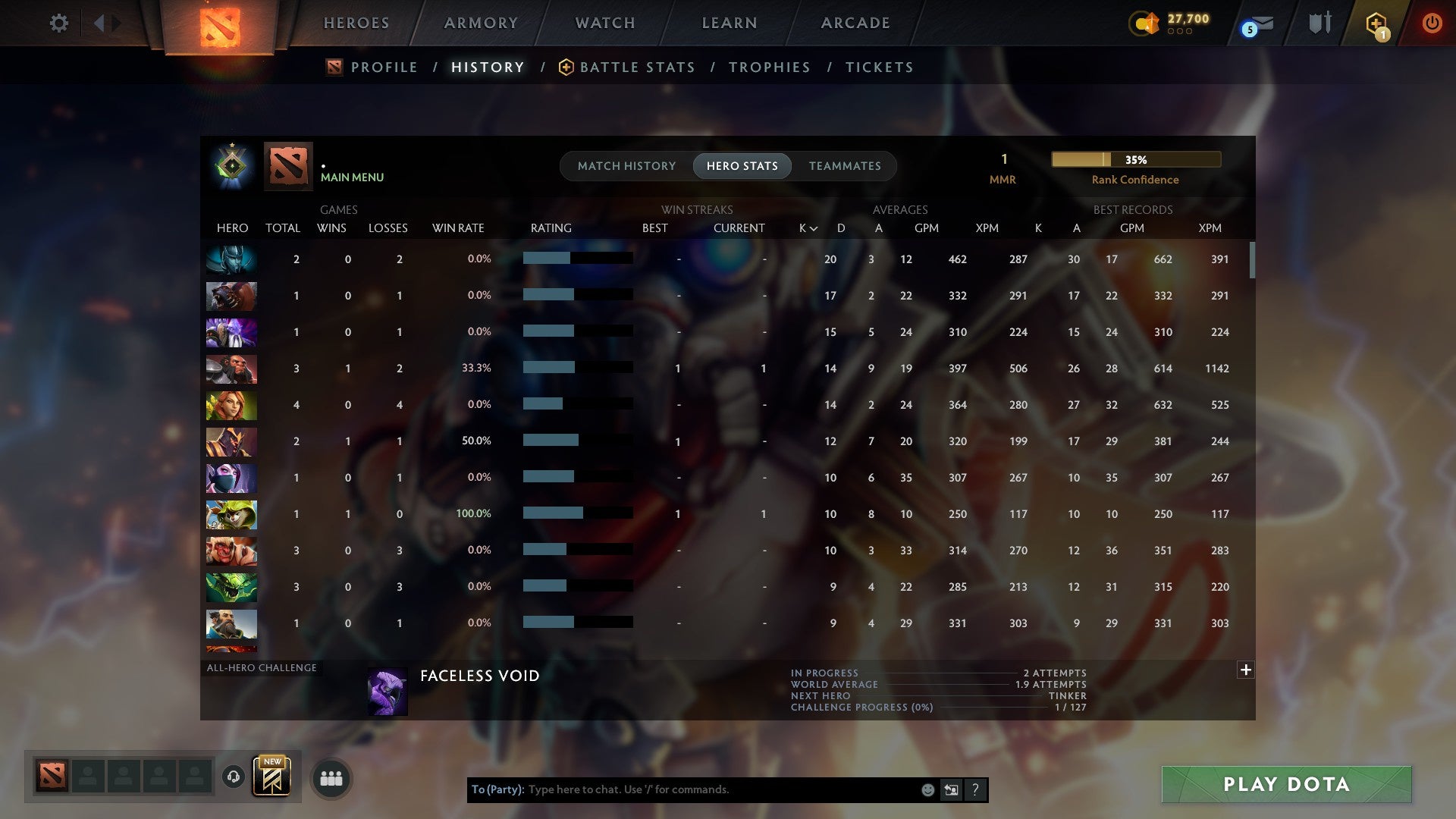1456x819 pixels.
Task: Click the Shards currency balance icon
Action: tap(1145, 24)
